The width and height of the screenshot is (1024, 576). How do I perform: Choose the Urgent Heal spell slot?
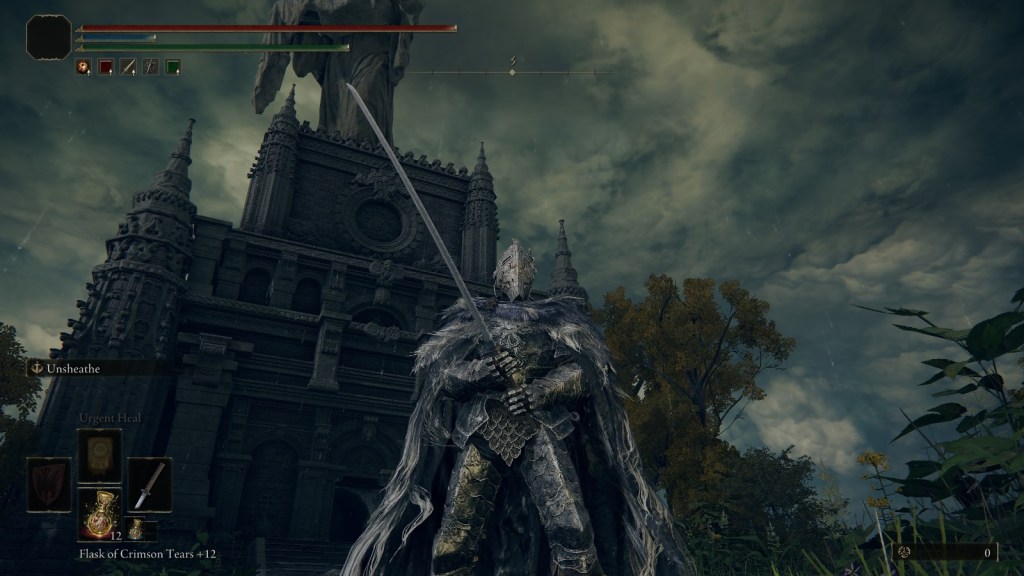pyautogui.click(x=100, y=455)
